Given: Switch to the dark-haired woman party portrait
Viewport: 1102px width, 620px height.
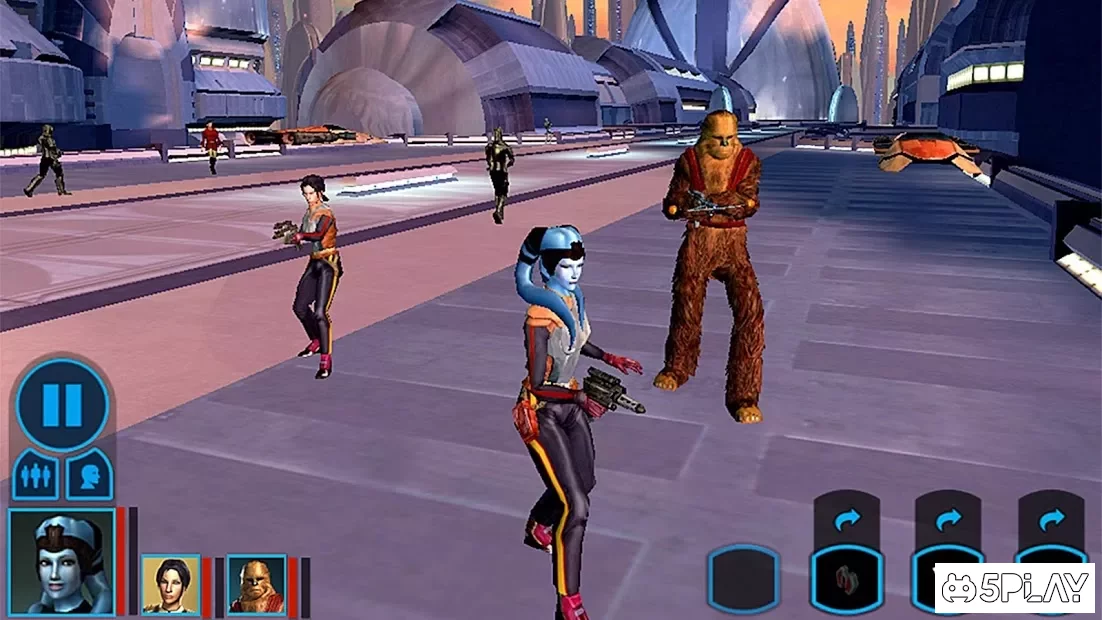Looking at the screenshot, I should click(x=170, y=584).
